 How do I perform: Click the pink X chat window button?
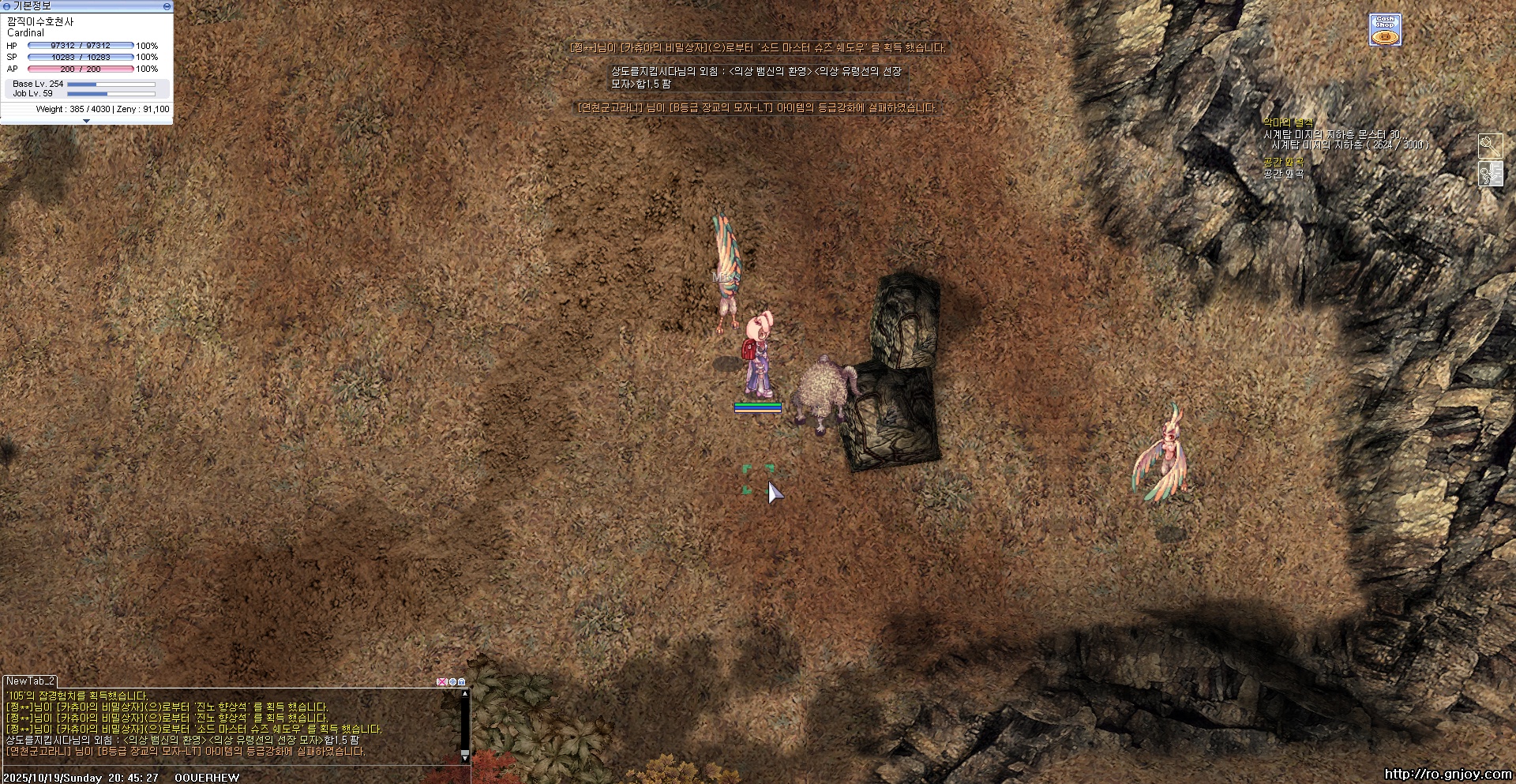441,682
